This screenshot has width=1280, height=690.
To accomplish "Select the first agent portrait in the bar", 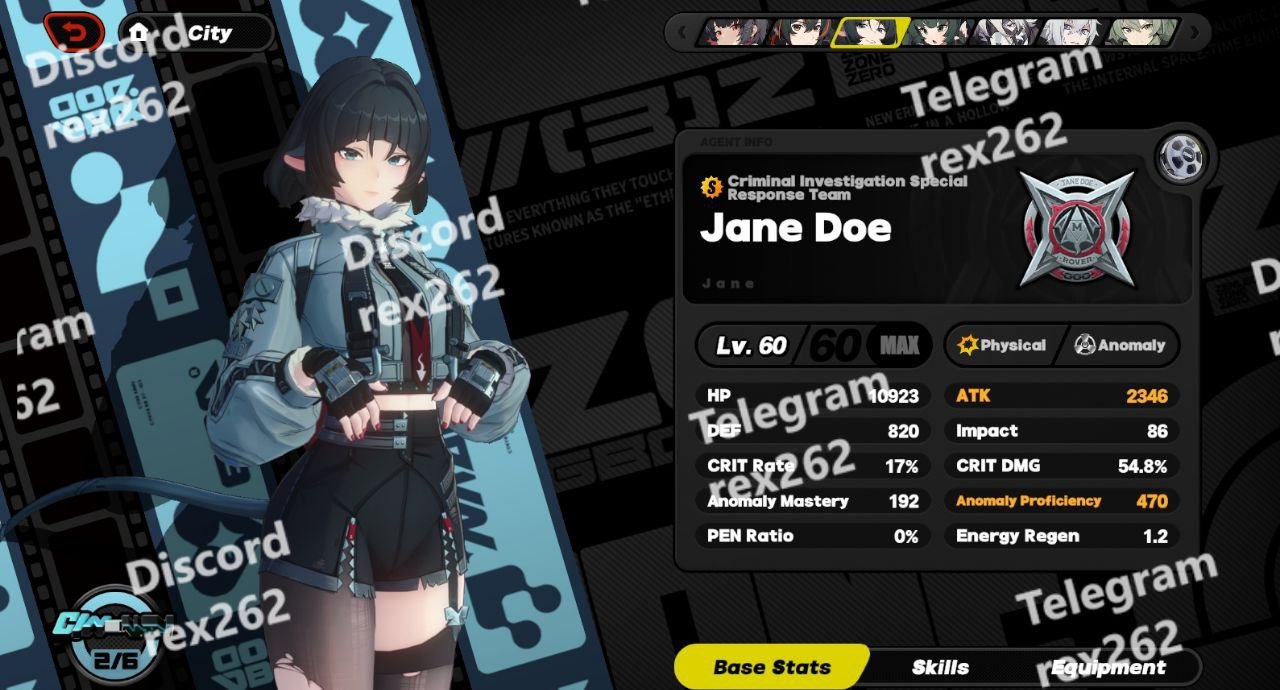I will (735, 32).
